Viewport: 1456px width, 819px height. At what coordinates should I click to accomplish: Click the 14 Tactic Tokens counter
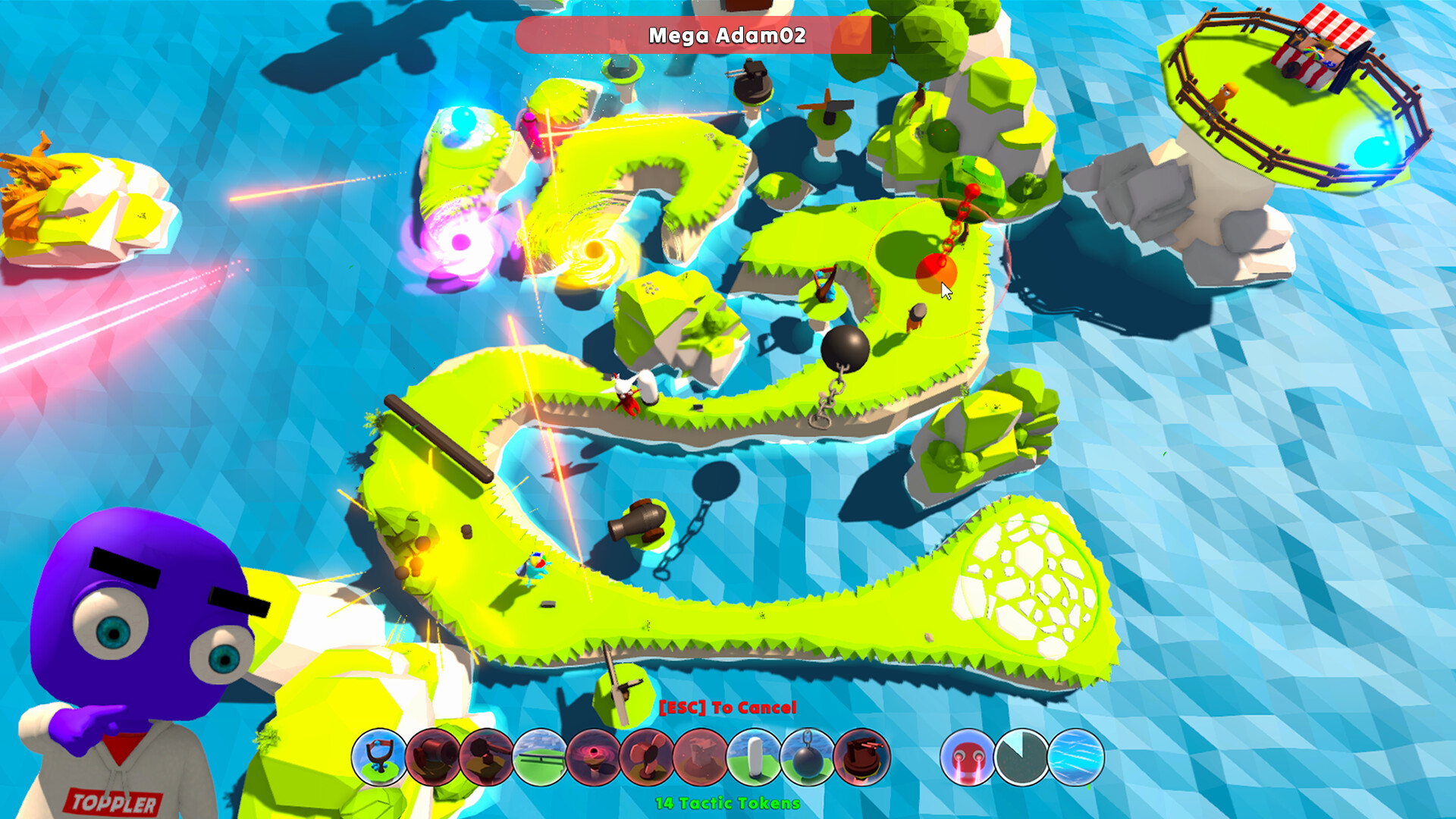726,801
